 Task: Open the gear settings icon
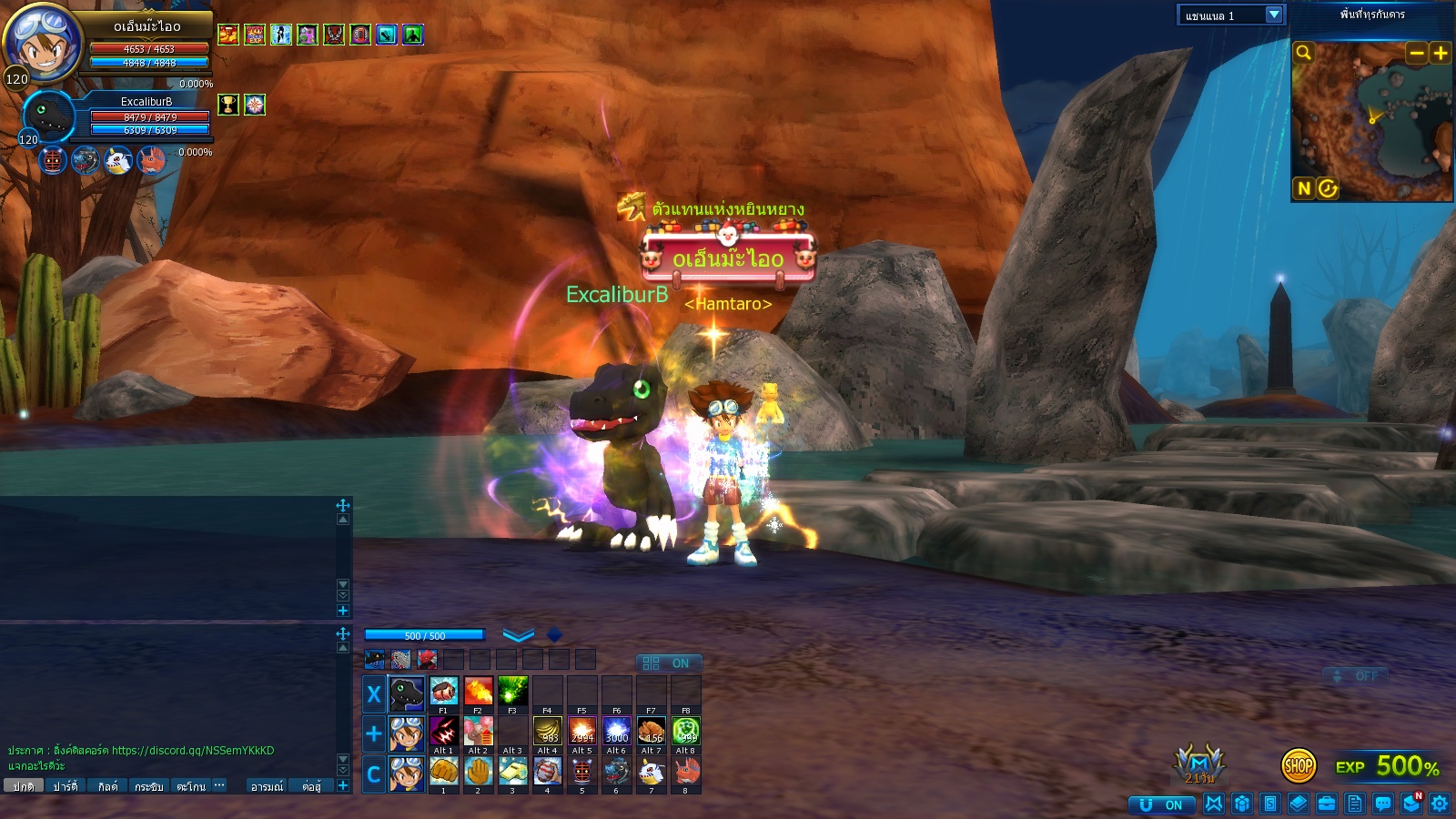pos(1440,804)
